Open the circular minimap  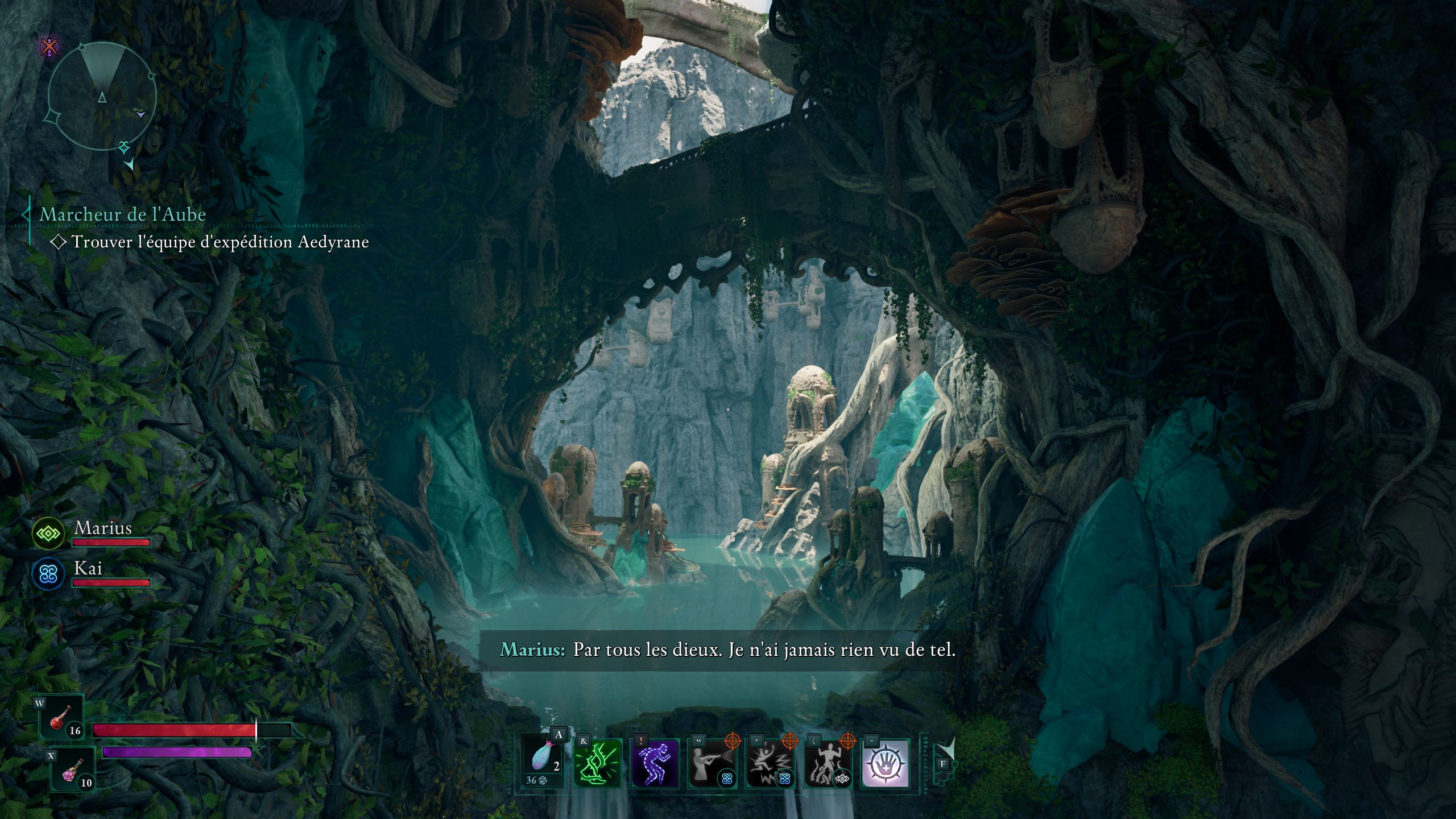pyautogui.click(x=102, y=97)
